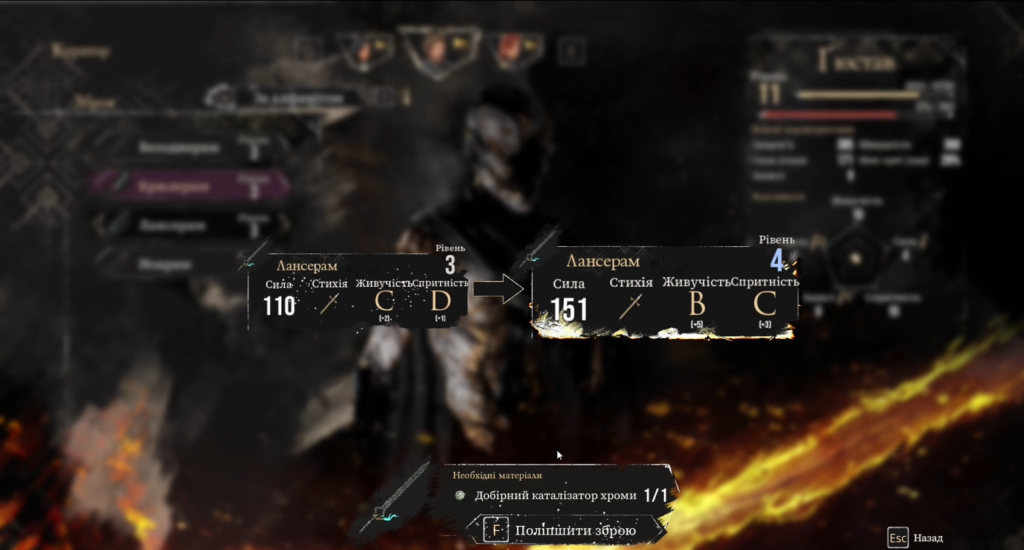Confirm the «Поліпшити зброю» upgrade button
The image size is (1024, 550).
pos(561,530)
